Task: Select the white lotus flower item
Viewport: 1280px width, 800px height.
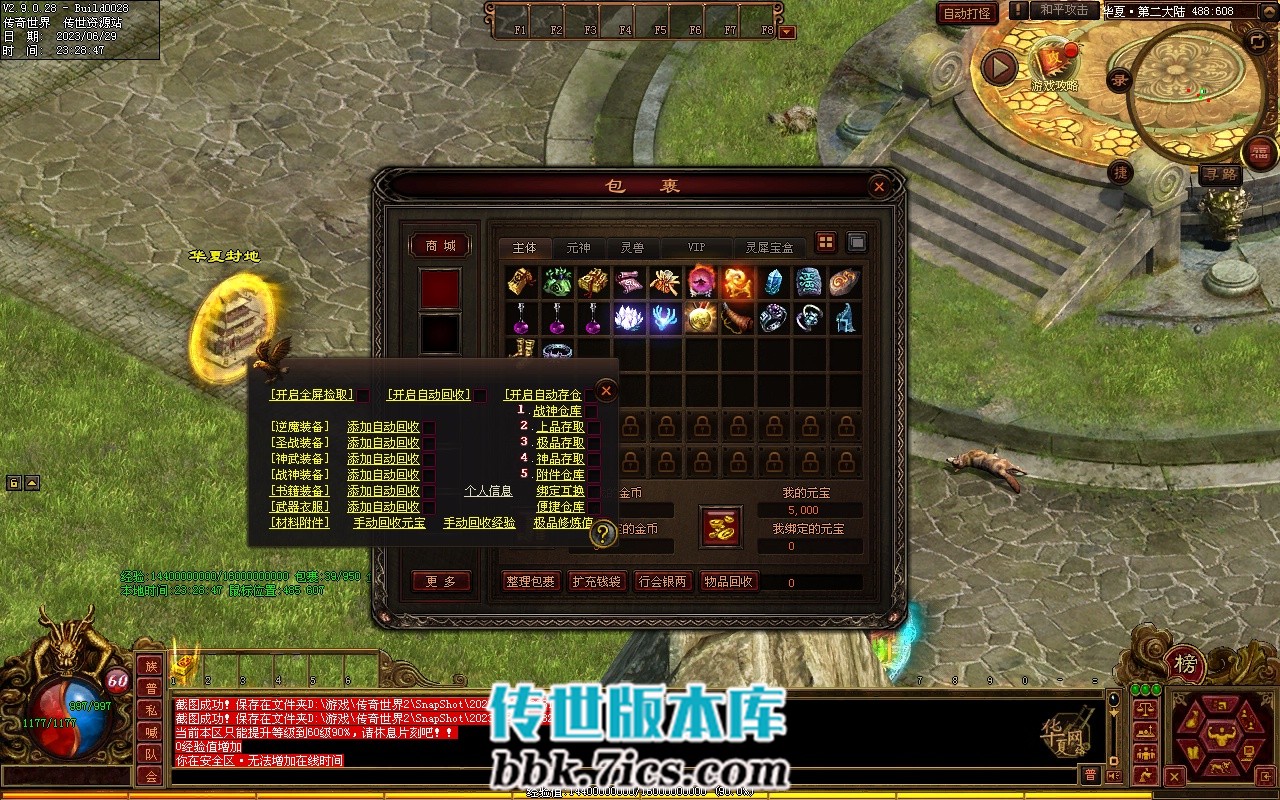Action: pos(629,318)
